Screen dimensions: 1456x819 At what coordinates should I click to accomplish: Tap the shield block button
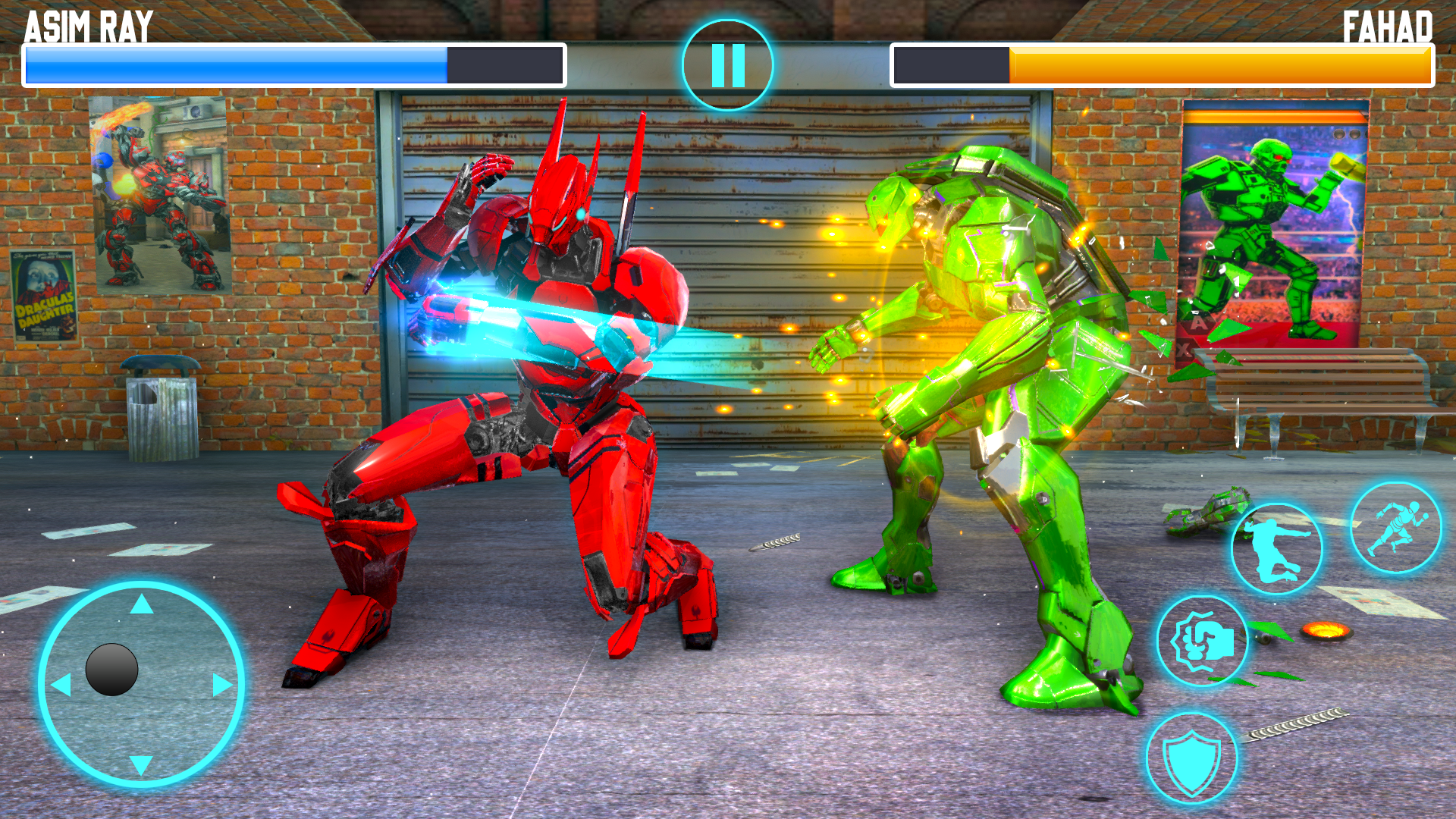pos(1191,758)
